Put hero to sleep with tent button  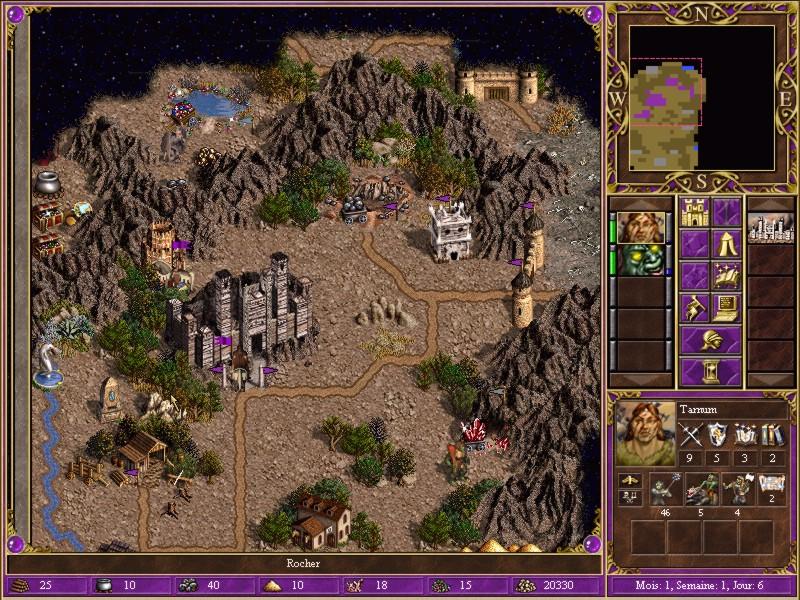pos(727,244)
